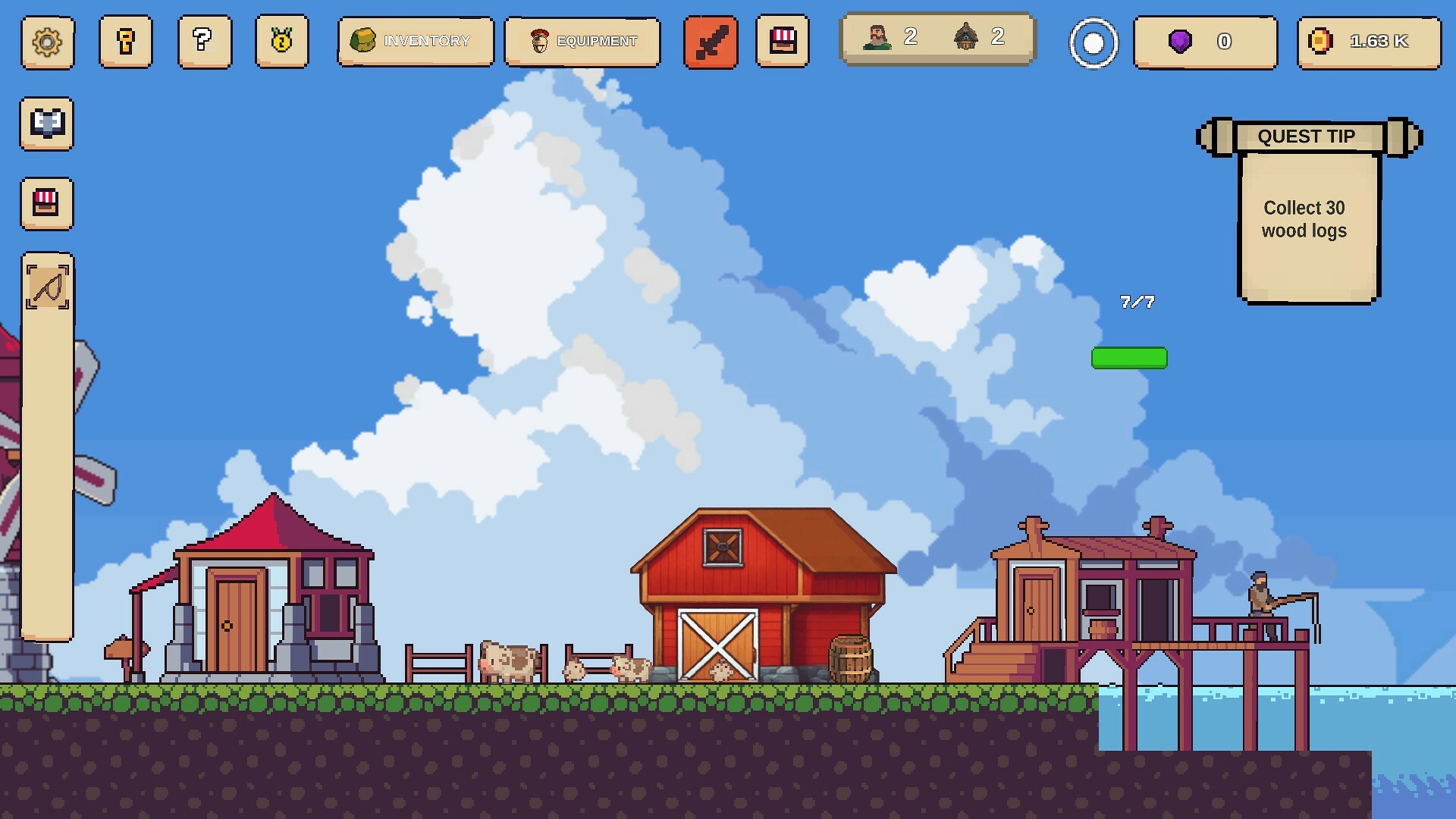Select the fishing rod tool in the sidebar
This screenshot has width=1456, height=819.
[47, 288]
